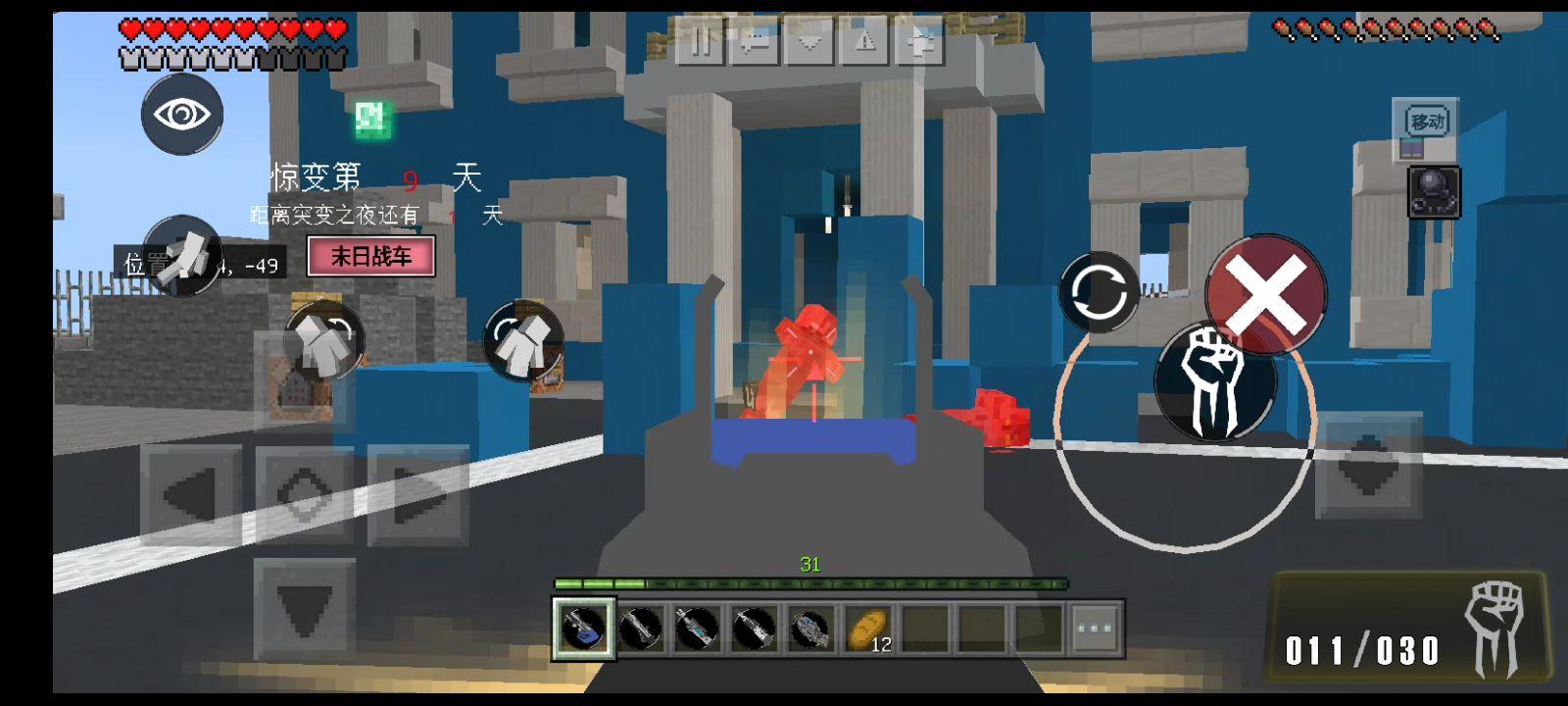Tap the raised fist attack icon
Screen dimensions: 1568x706
(x=1215, y=382)
